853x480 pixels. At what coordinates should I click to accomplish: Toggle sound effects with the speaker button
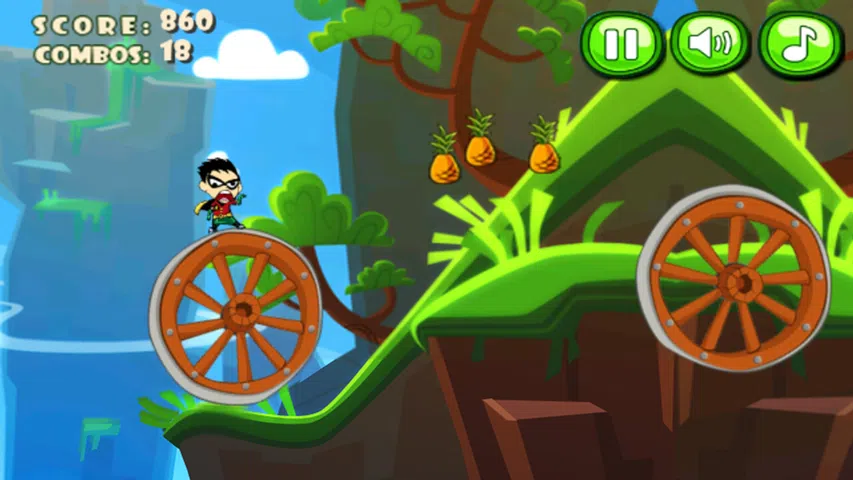[x=710, y=43]
